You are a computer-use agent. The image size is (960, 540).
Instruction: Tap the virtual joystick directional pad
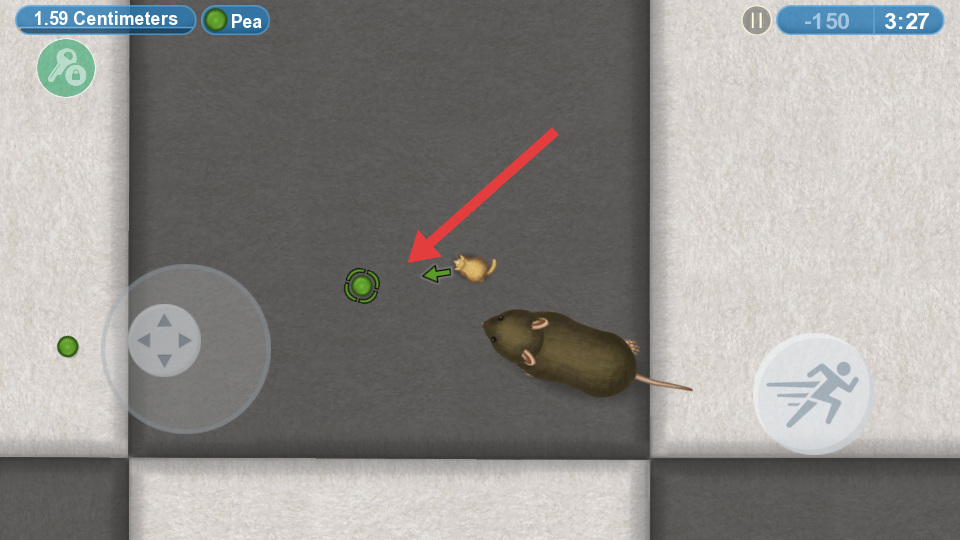click(164, 341)
